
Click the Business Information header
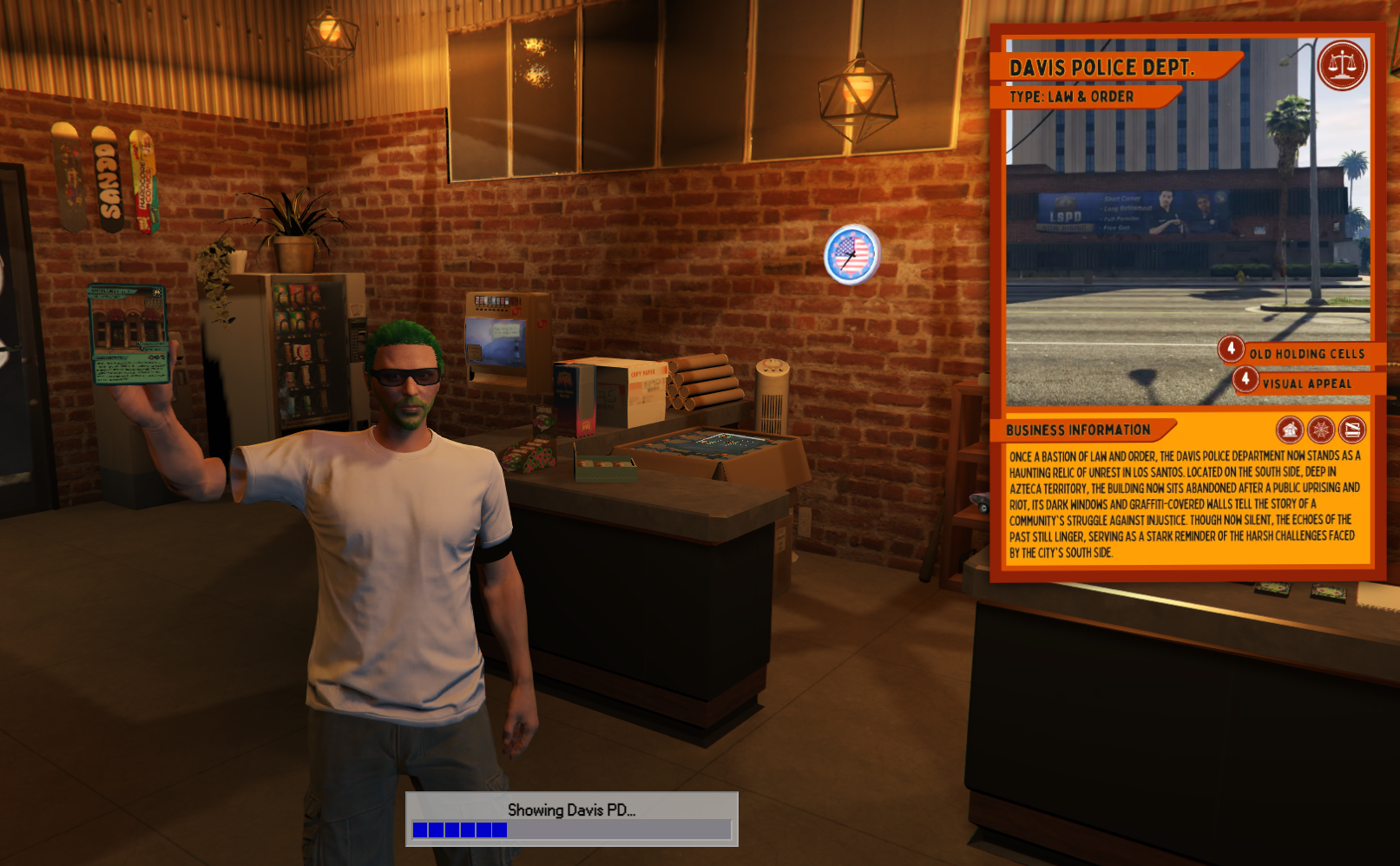click(x=1079, y=430)
